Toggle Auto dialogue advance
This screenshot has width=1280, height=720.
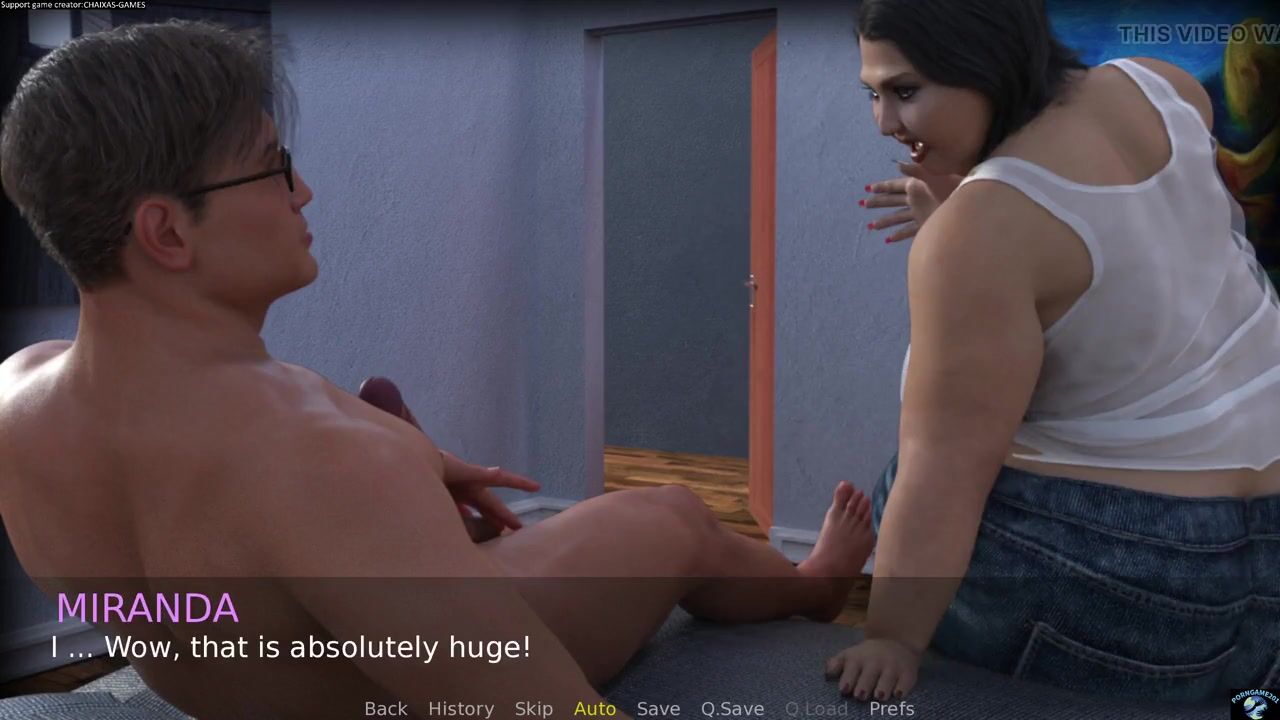(x=595, y=708)
